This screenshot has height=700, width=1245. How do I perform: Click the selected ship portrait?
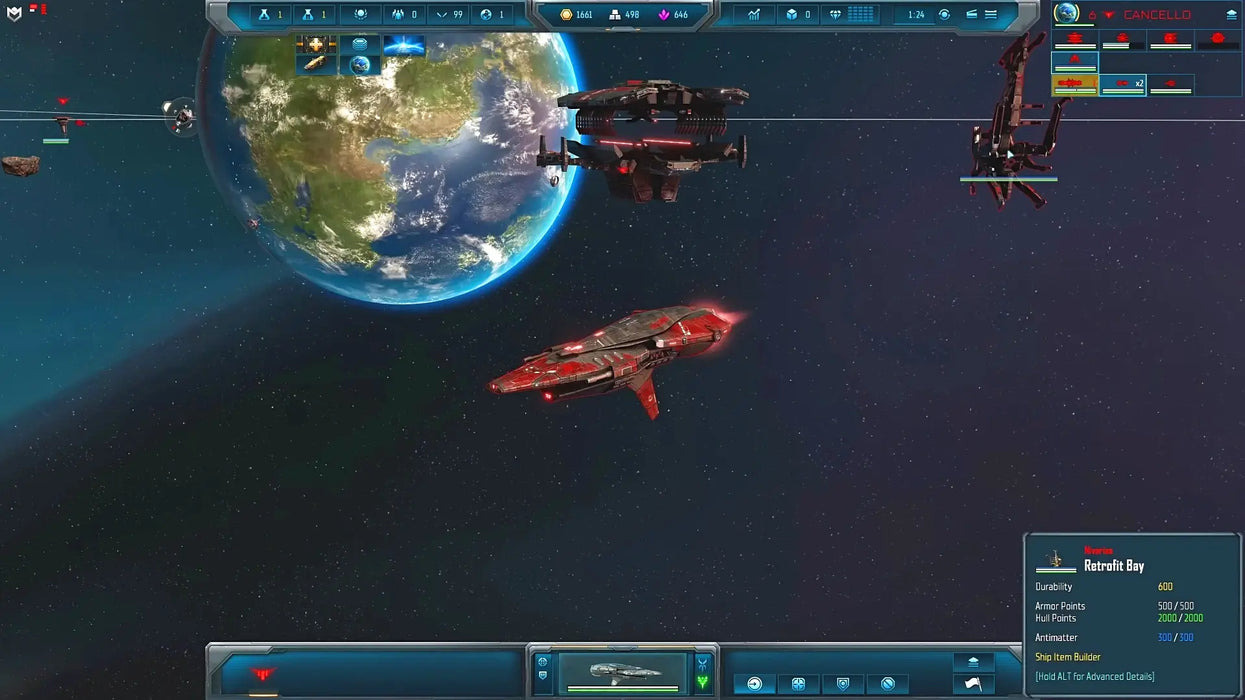tap(622, 672)
